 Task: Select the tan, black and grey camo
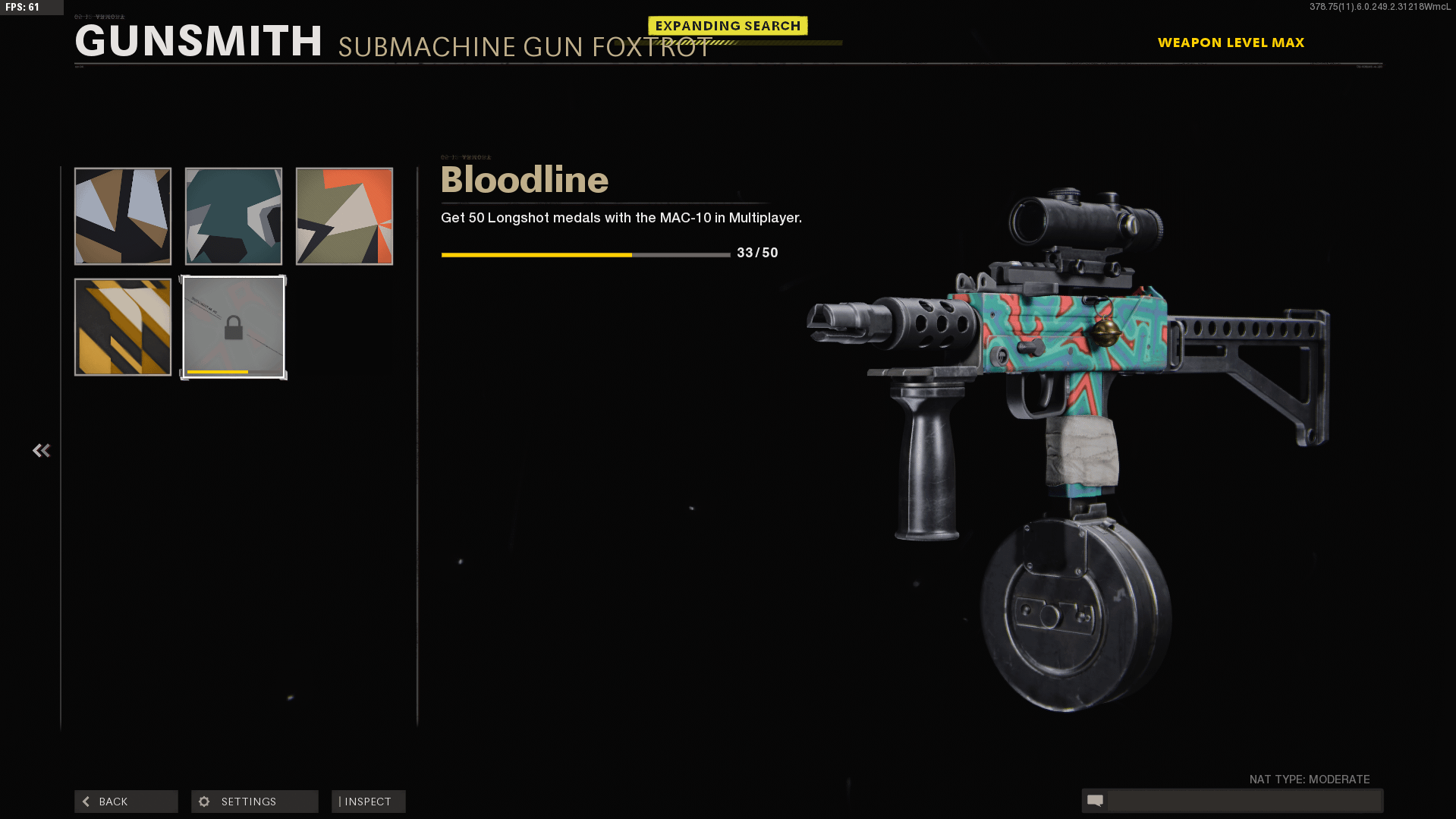[123, 216]
